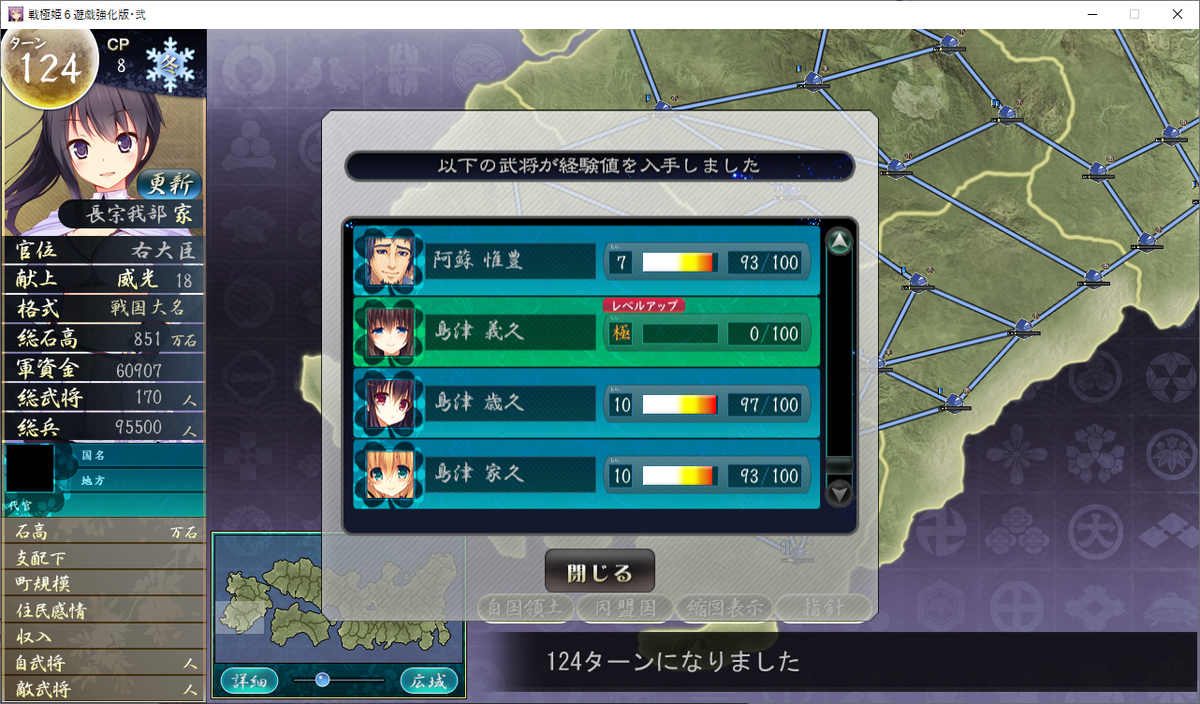Minimize the game window
This screenshot has height=704, width=1200.
coord(1086,14)
